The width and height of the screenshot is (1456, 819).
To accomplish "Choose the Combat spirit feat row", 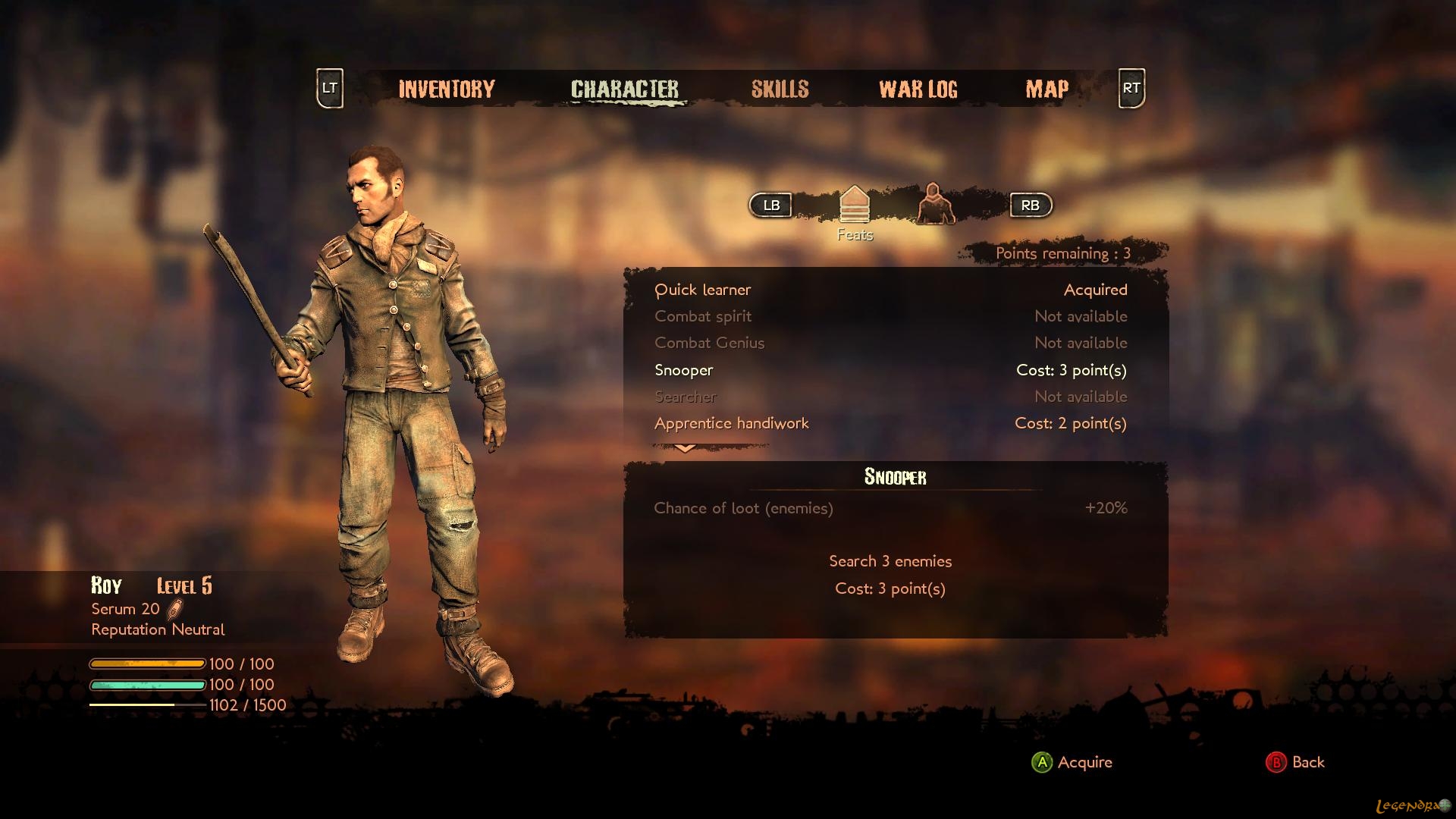I will click(703, 316).
